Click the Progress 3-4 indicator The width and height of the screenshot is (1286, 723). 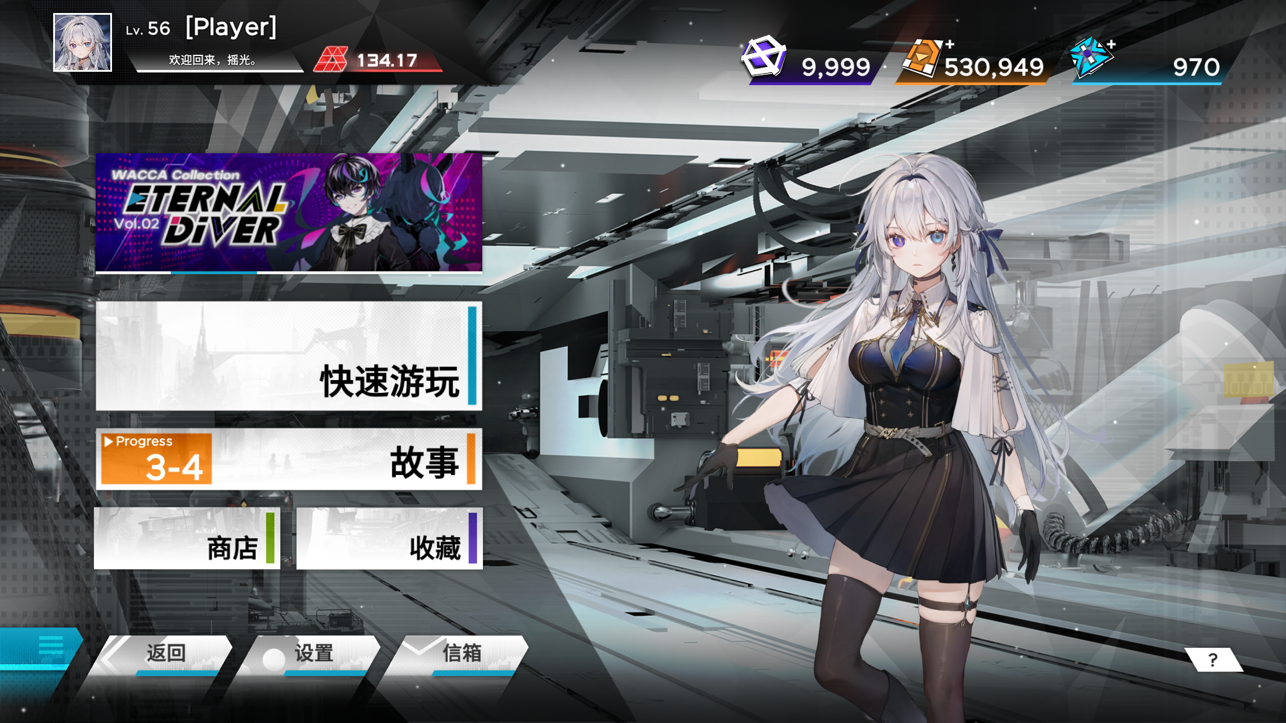[153, 455]
